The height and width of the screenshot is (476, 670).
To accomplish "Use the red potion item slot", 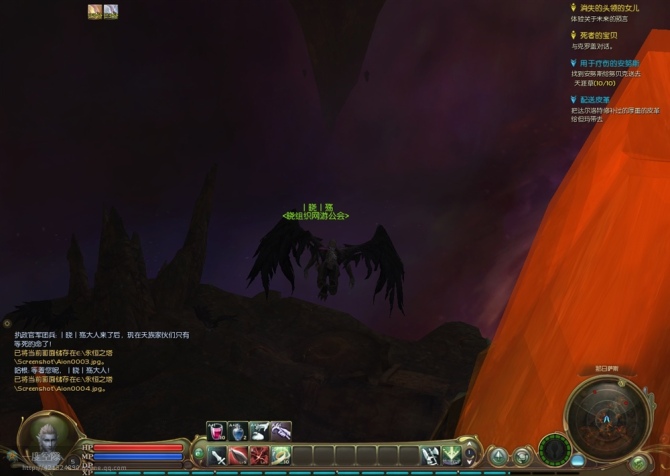I will pos(216,431).
